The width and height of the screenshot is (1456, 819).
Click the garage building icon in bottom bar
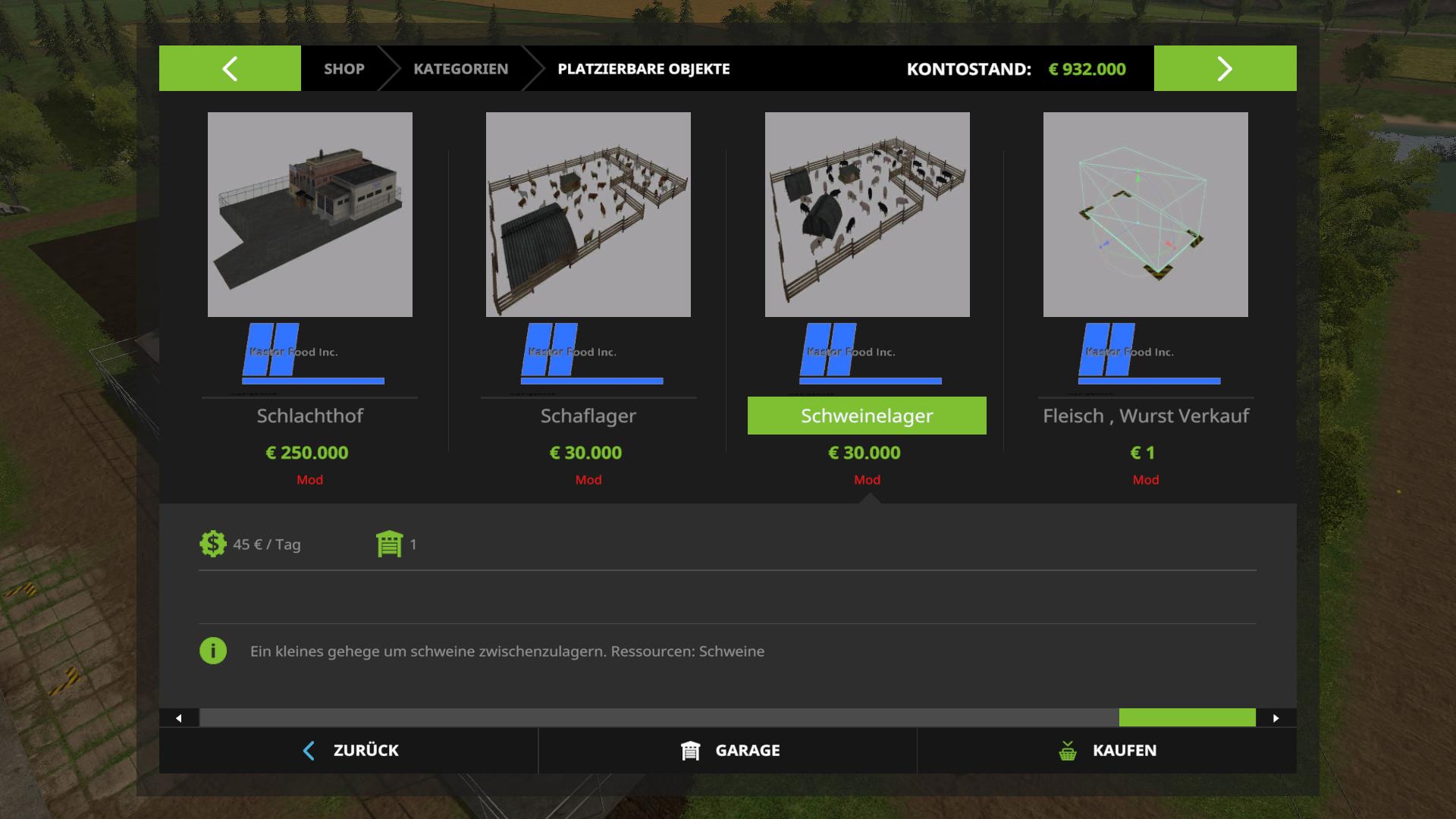[x=690, y=750]
